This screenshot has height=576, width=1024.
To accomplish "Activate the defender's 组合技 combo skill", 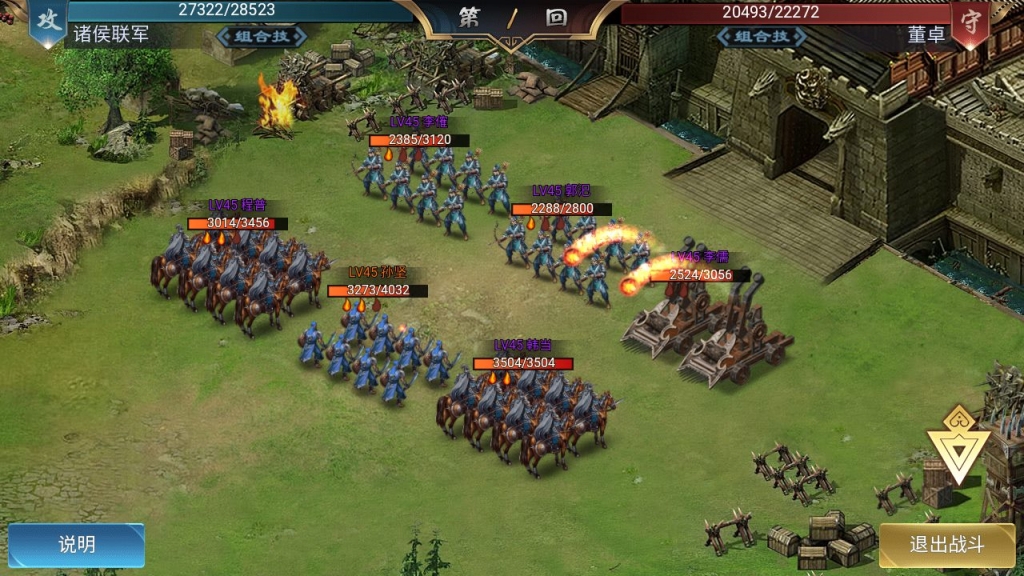I will point(762,36).
